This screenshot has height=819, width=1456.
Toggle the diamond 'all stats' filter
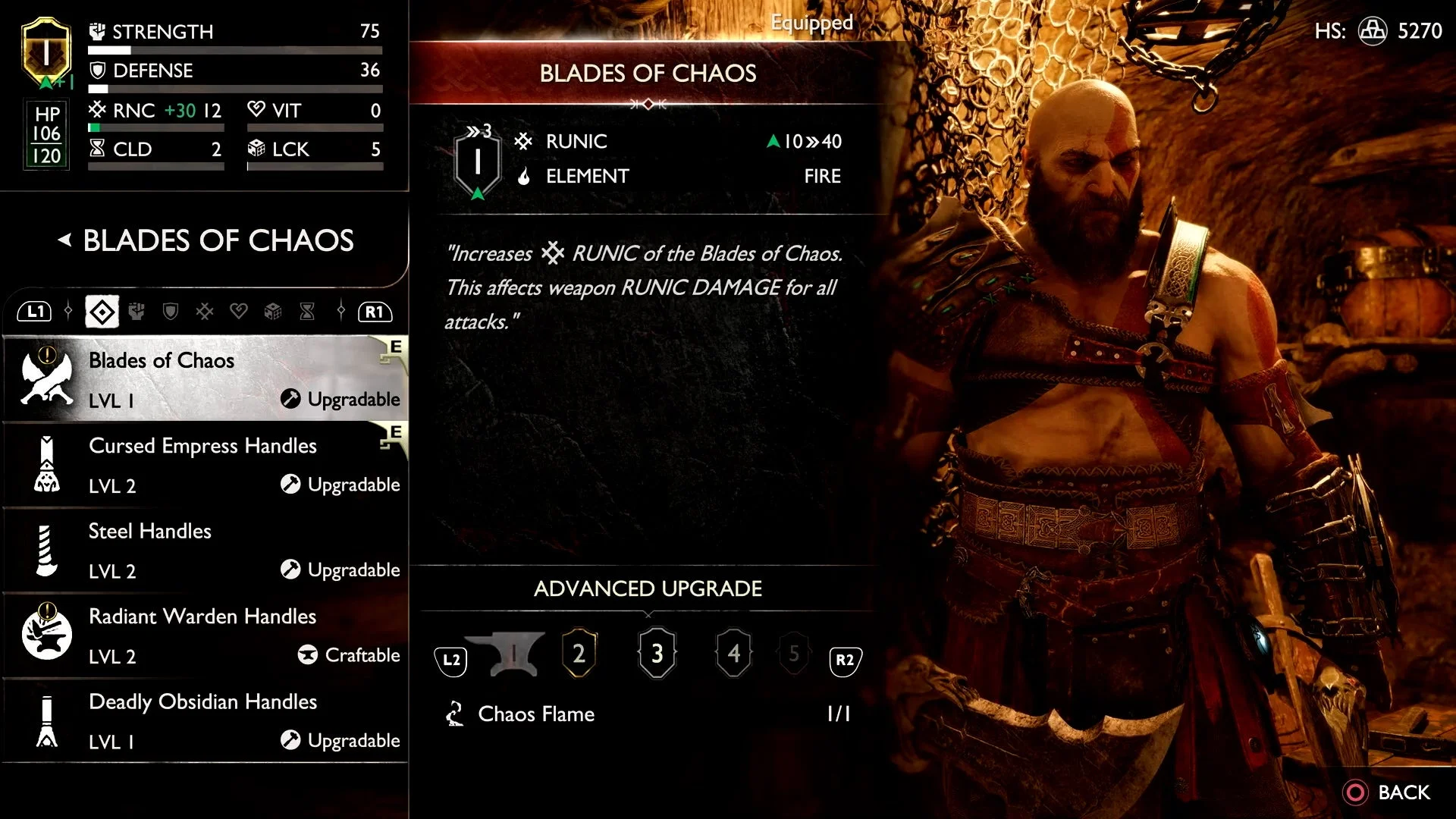pyautogui.click(x=102, y=311)
